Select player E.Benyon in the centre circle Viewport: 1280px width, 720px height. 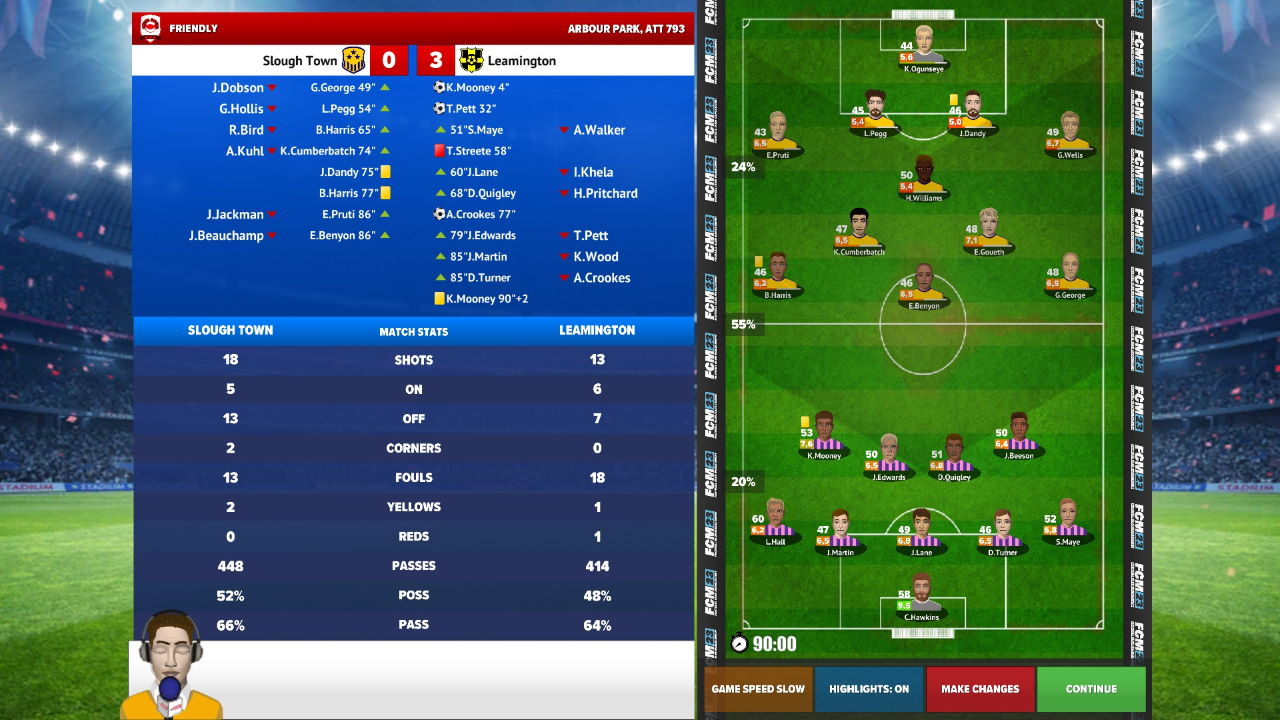923,285
